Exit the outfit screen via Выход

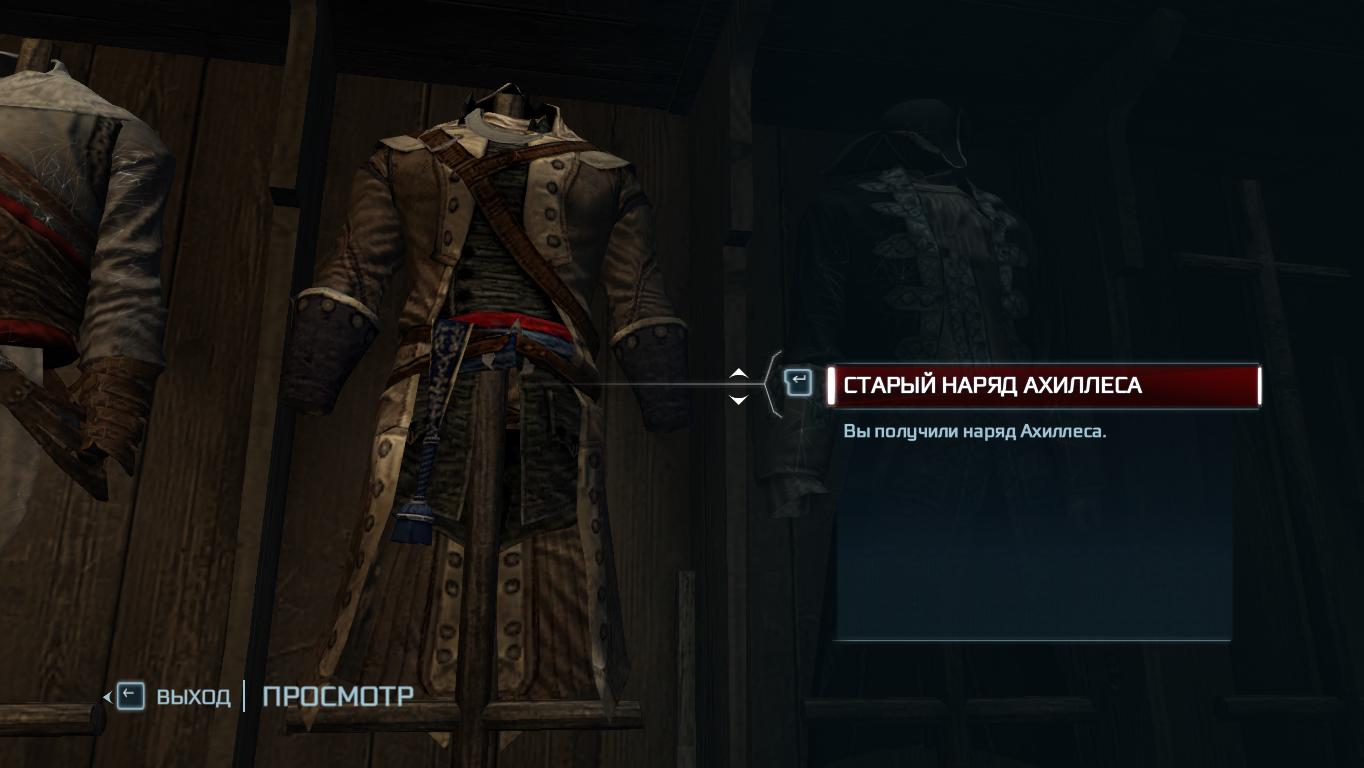pos(175,696)
